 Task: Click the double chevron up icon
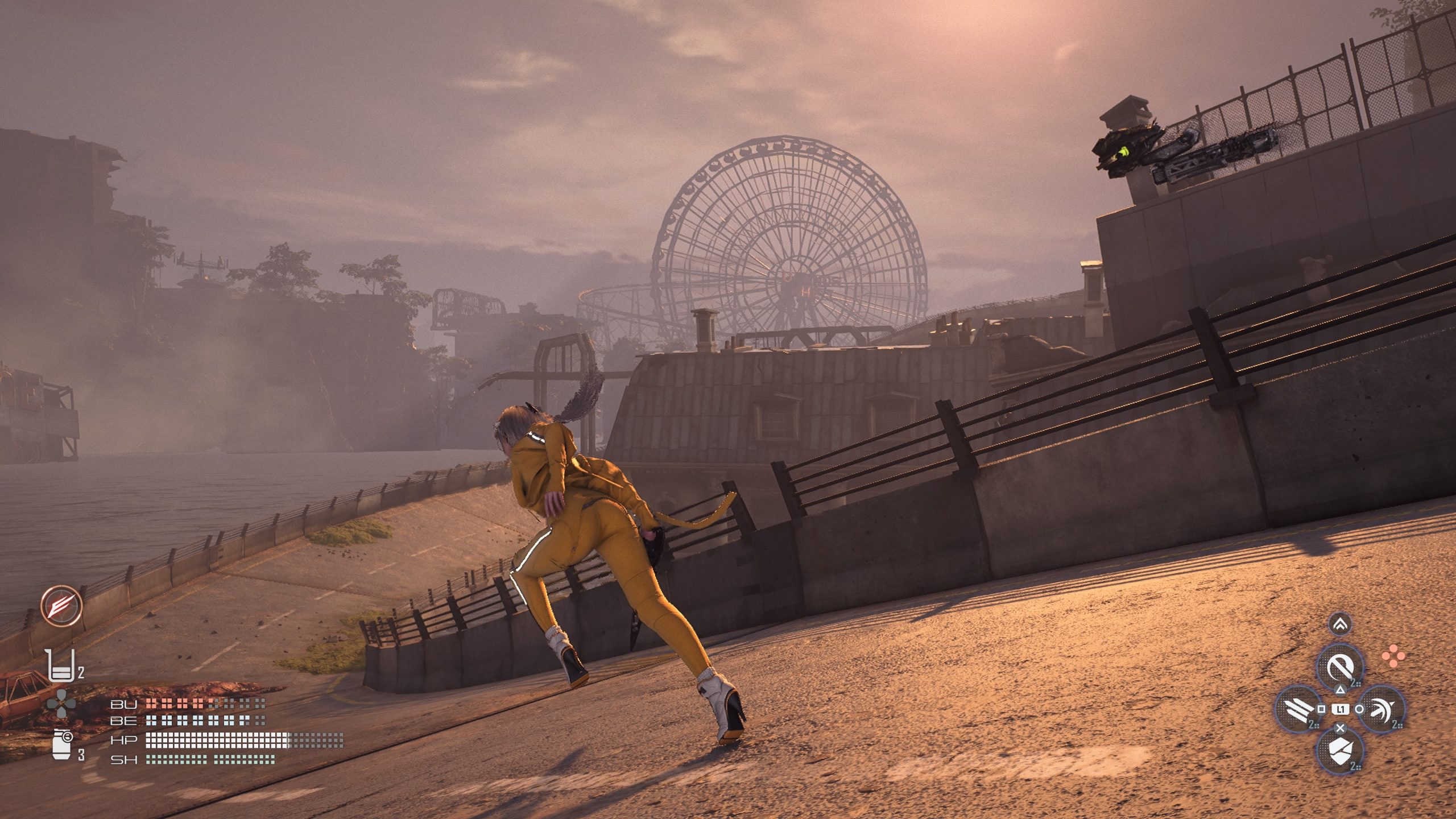[1341, 625]
